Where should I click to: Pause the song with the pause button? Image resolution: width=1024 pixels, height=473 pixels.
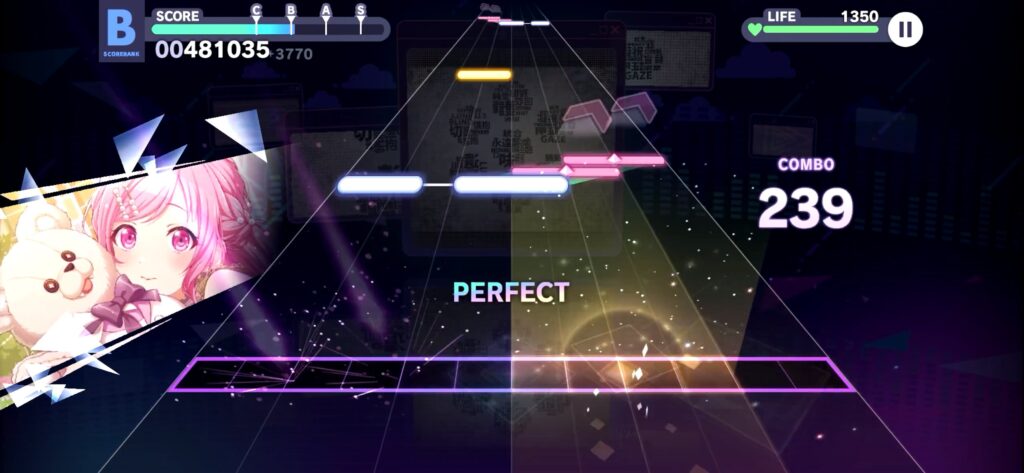pos(905,29)
